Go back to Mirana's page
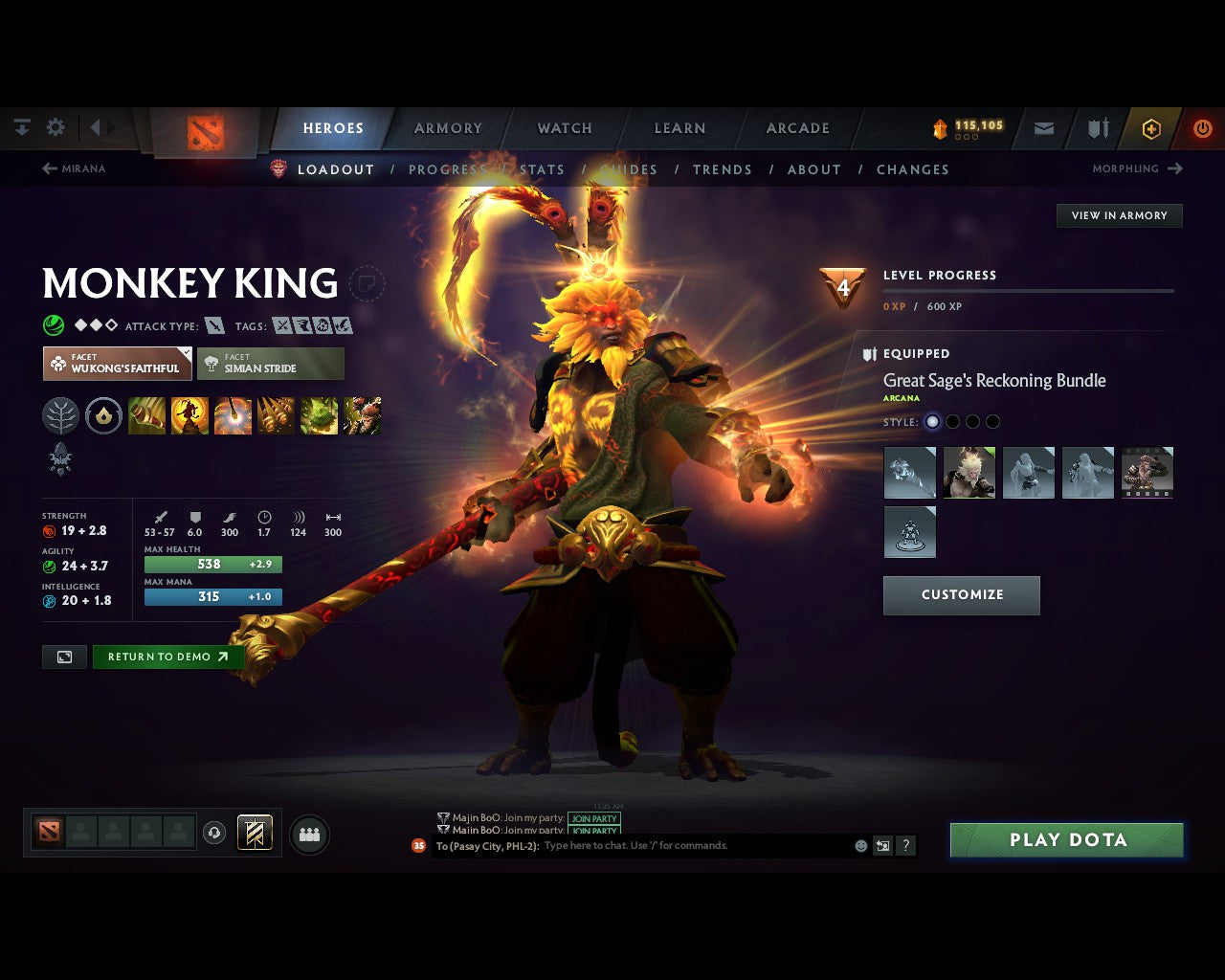Screen dimensions: 1225x980 [x=76, y=168]
